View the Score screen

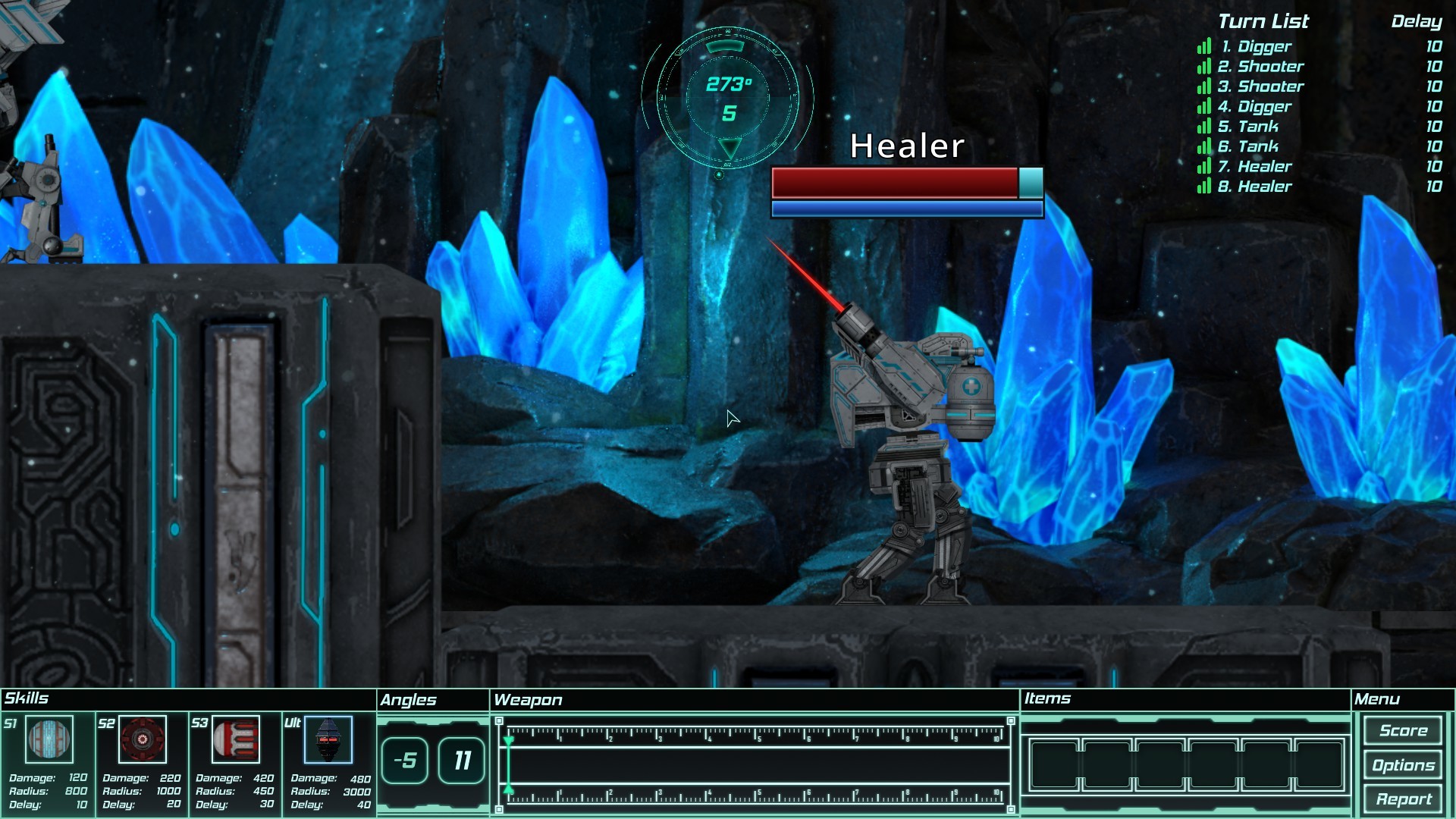(x=1402, y=730)
